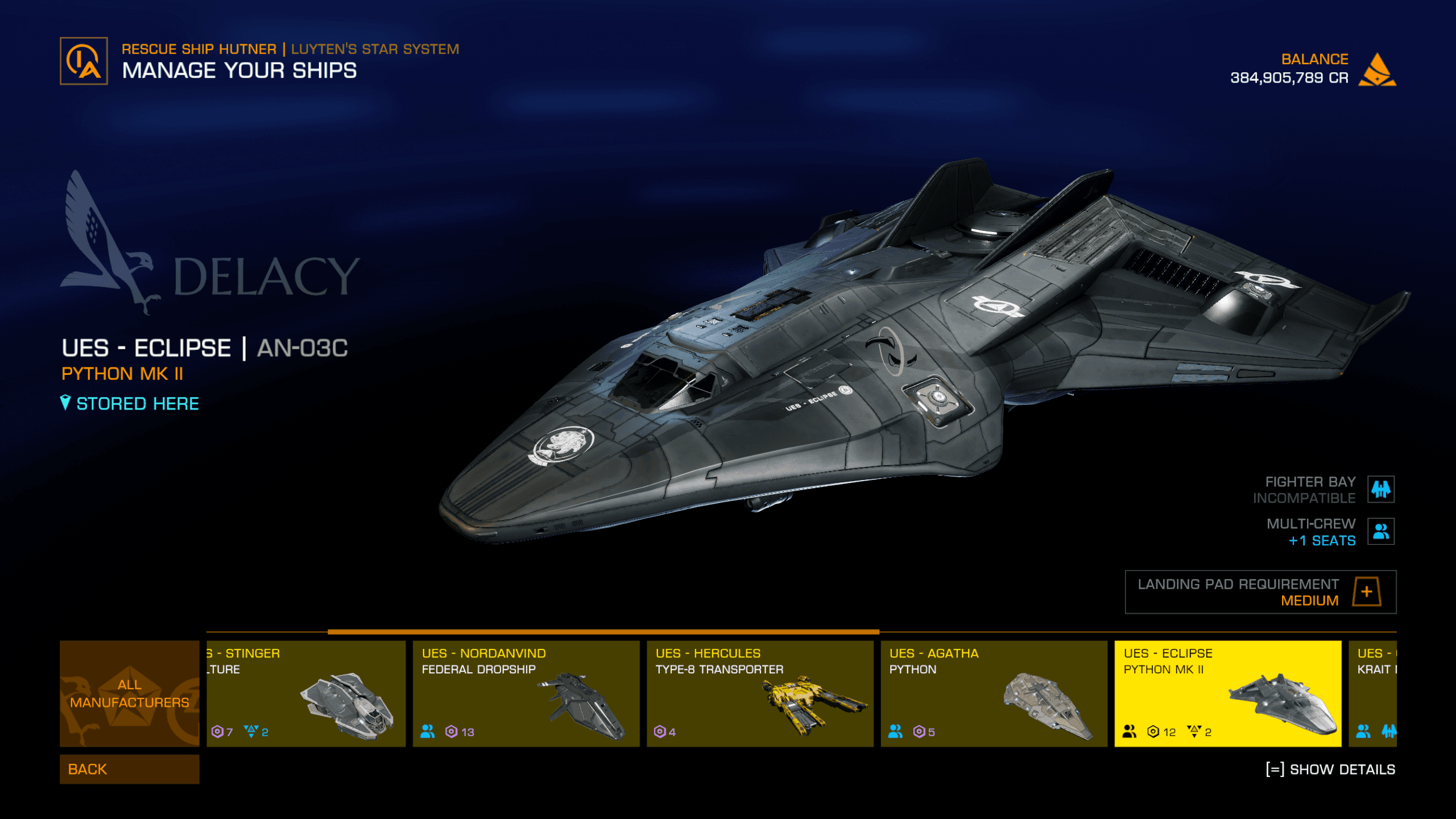Pick the UES - Agatha Python card

994,693
